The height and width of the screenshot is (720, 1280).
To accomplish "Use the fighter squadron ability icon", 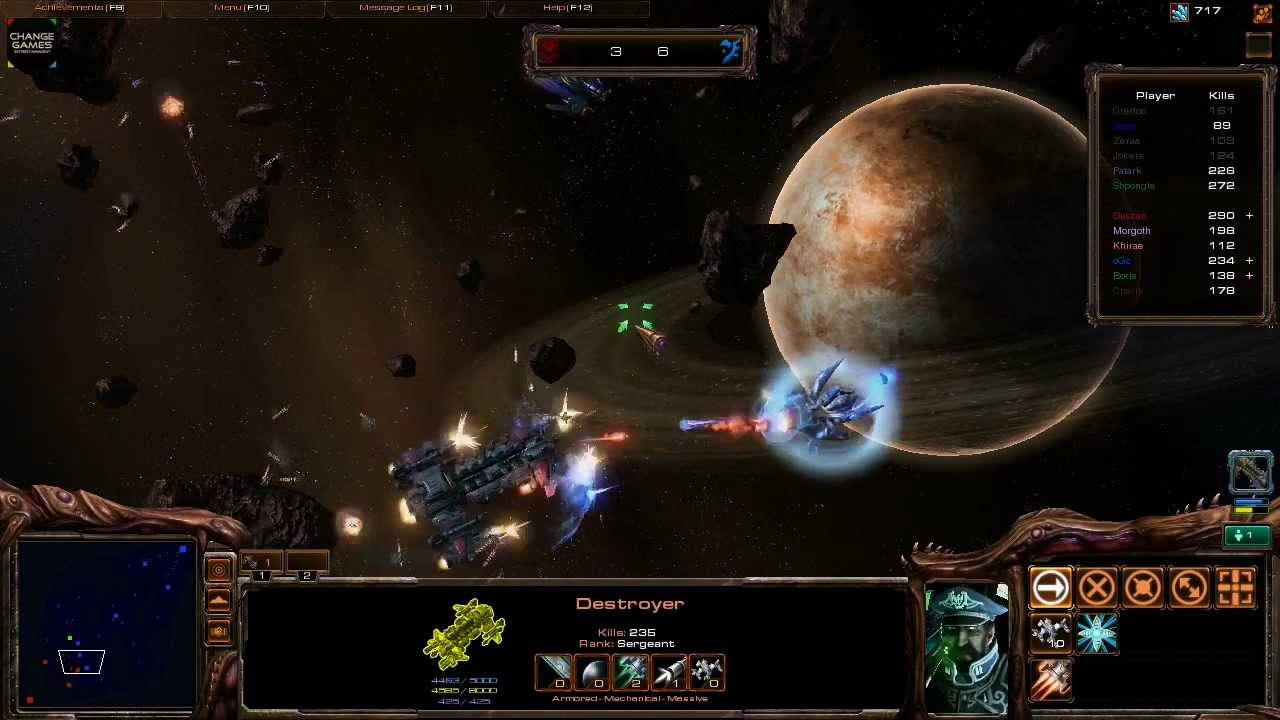I will 1050,634.
